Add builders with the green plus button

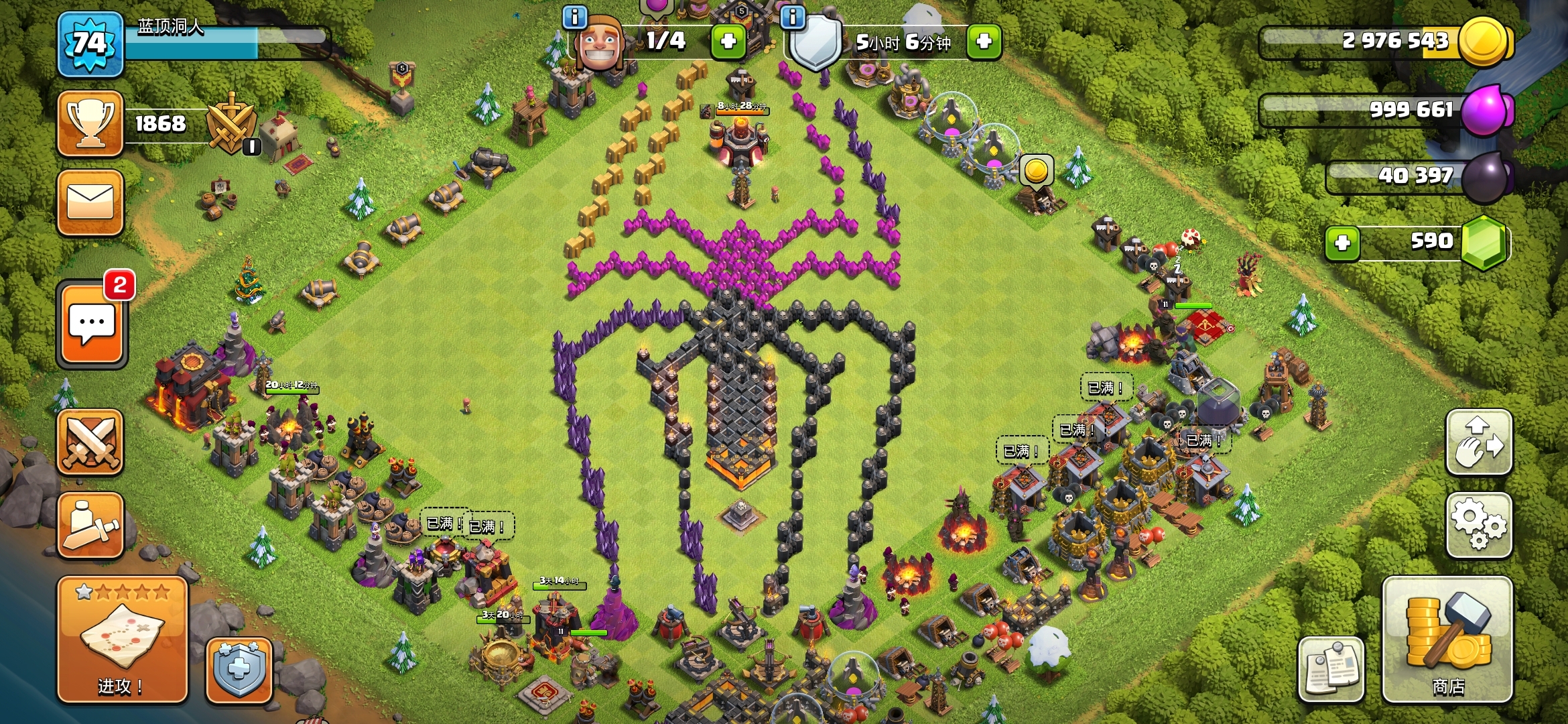[728, 42]
